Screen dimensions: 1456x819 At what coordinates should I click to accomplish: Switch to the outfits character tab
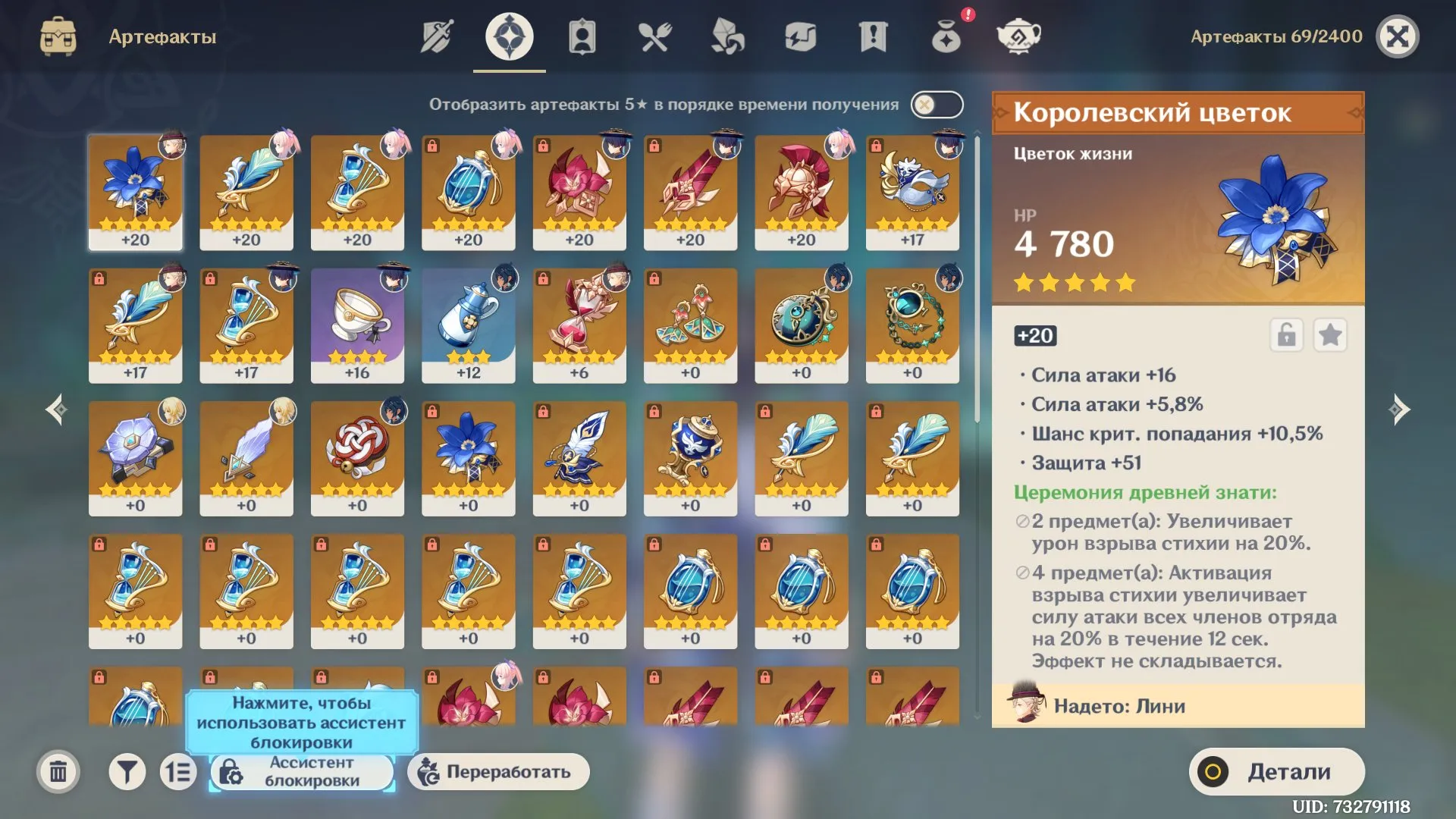(x=582, y=35)
